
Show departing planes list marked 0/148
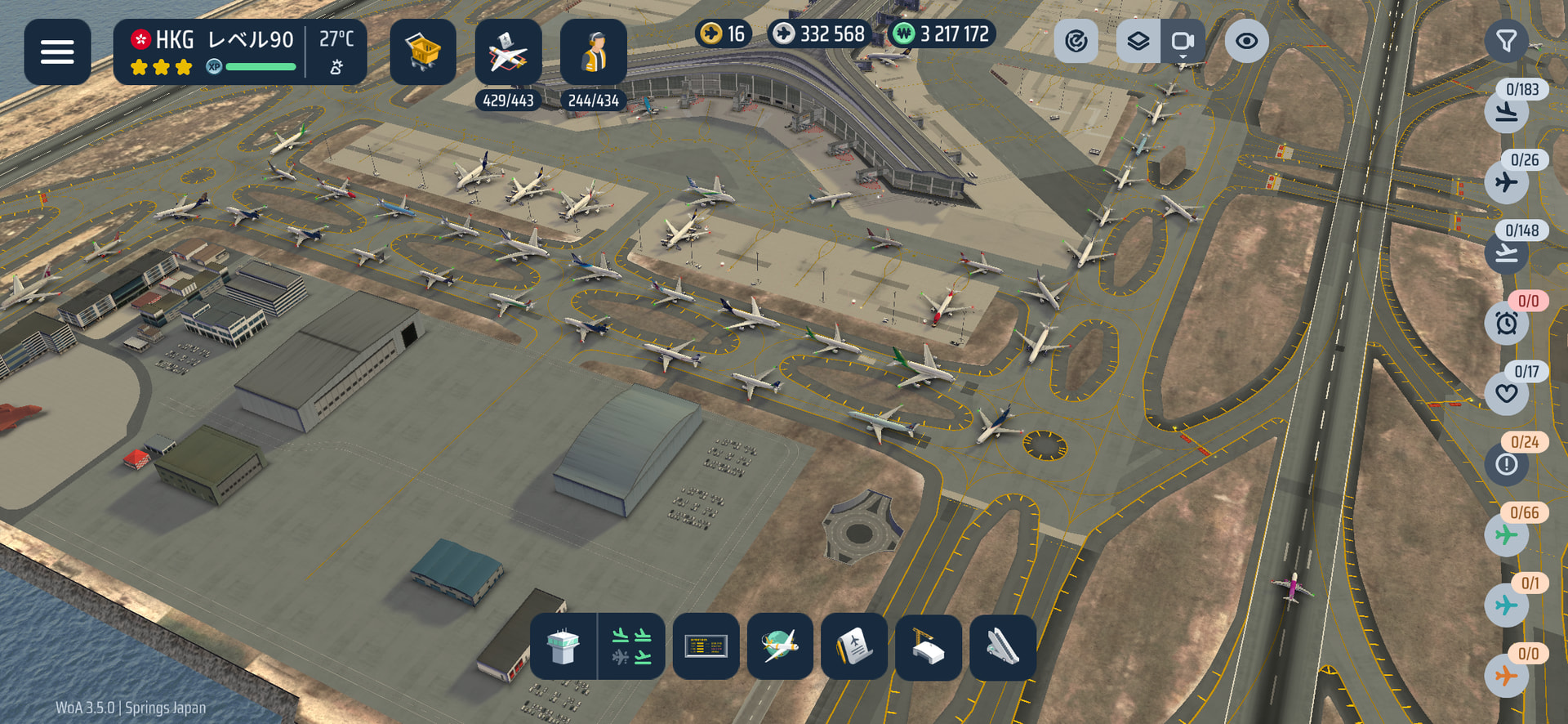[x=1507, y=253]
